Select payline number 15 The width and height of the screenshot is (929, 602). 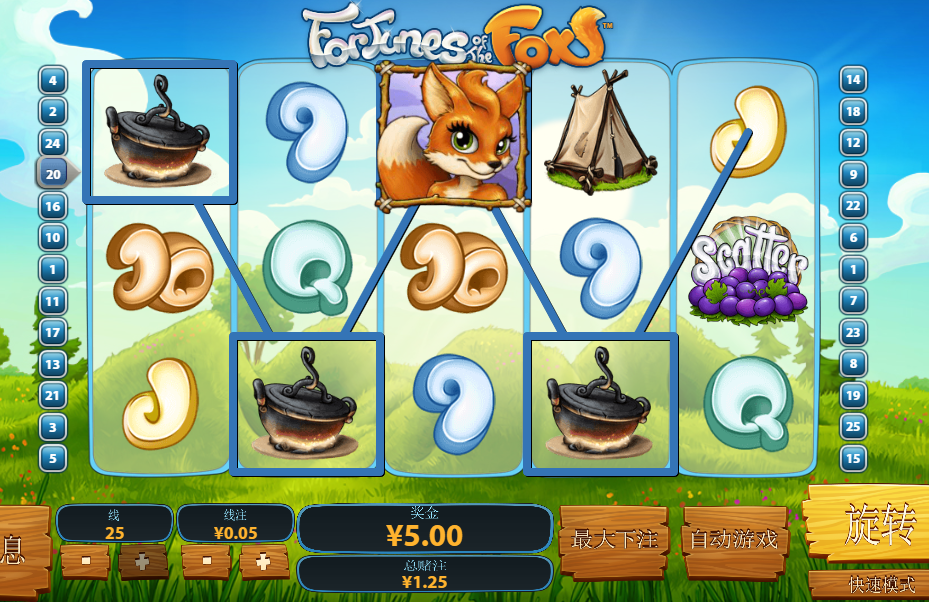[853, 458]
